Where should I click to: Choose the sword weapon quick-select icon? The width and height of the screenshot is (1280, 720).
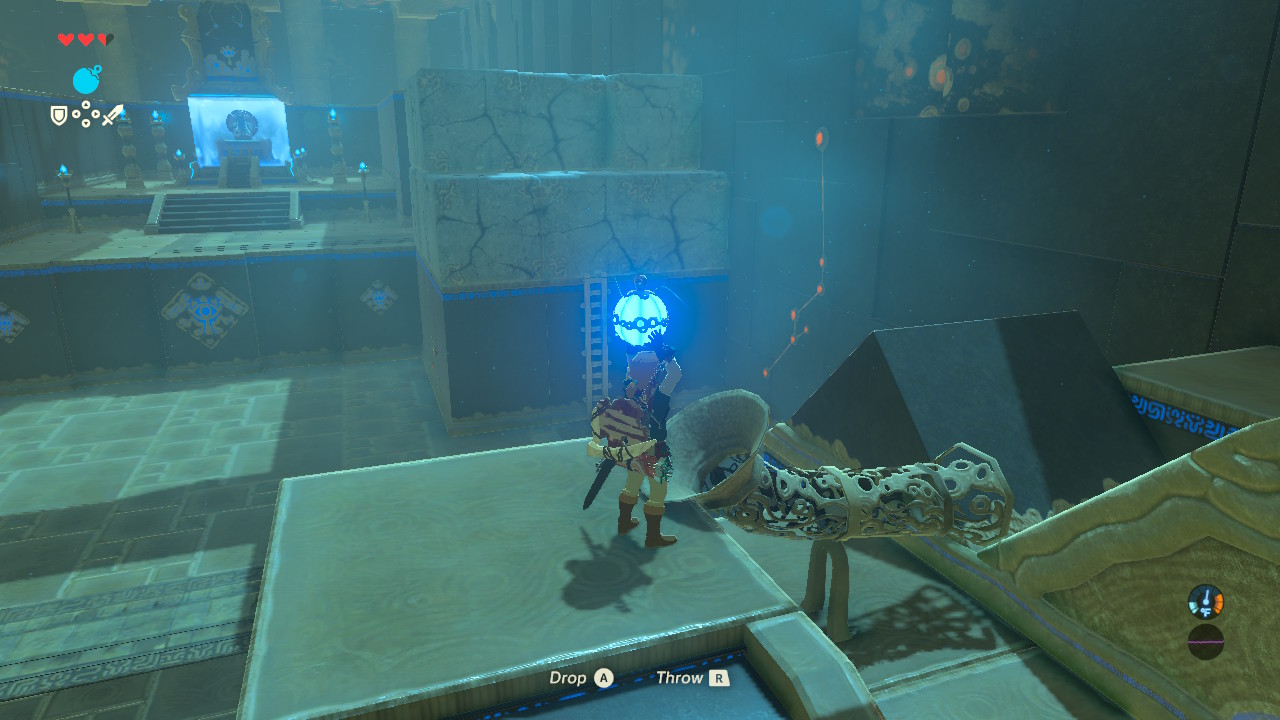click(112, 116)
